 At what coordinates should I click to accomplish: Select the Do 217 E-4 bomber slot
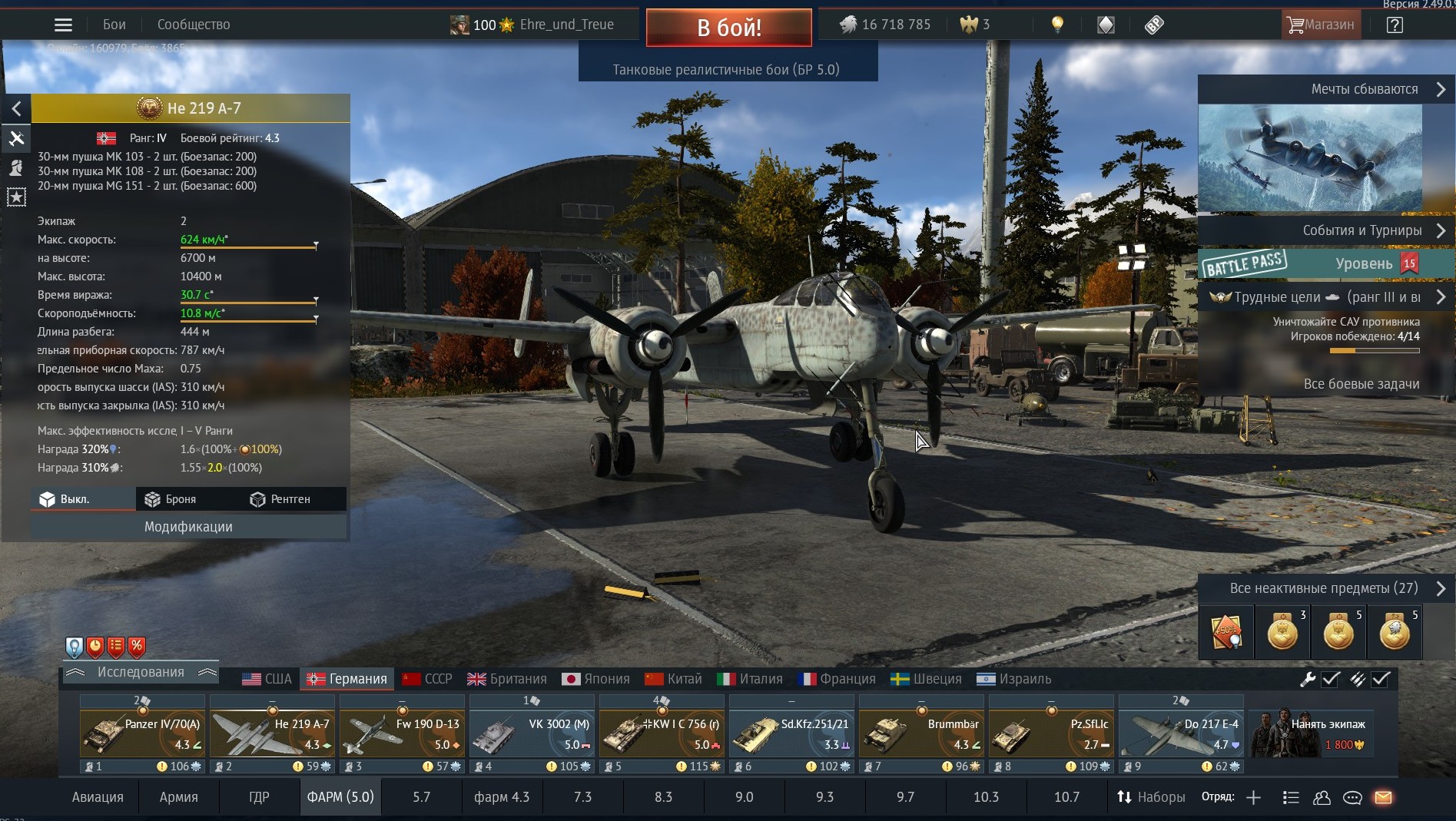[1181, 733]
